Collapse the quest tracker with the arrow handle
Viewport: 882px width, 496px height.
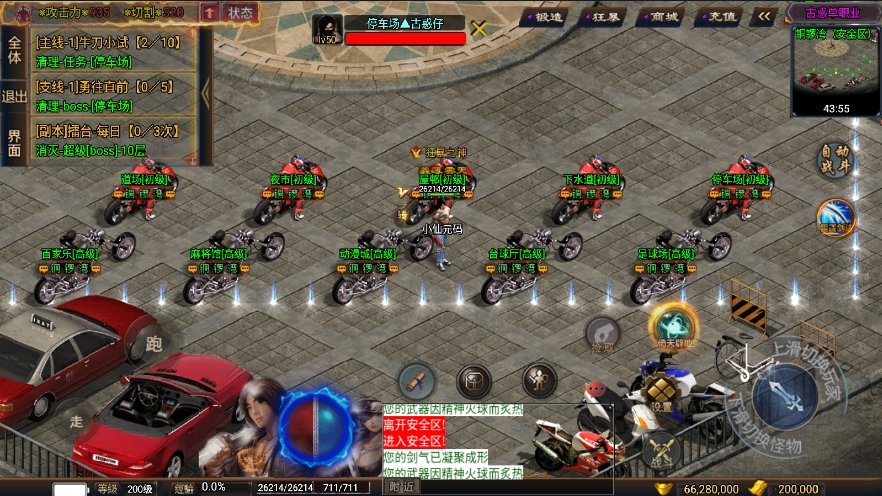(206, 93)
